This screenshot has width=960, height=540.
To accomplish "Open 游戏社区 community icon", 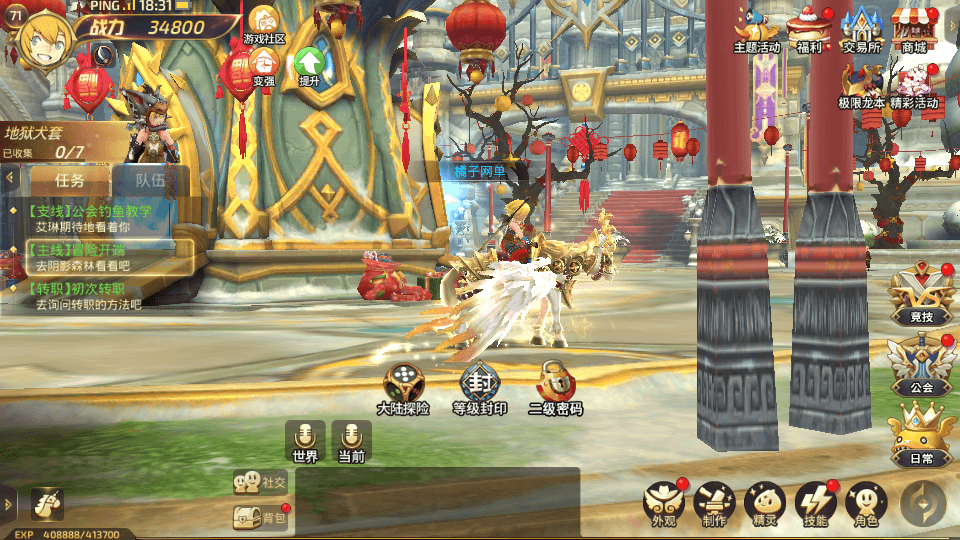I will (264, 24).
